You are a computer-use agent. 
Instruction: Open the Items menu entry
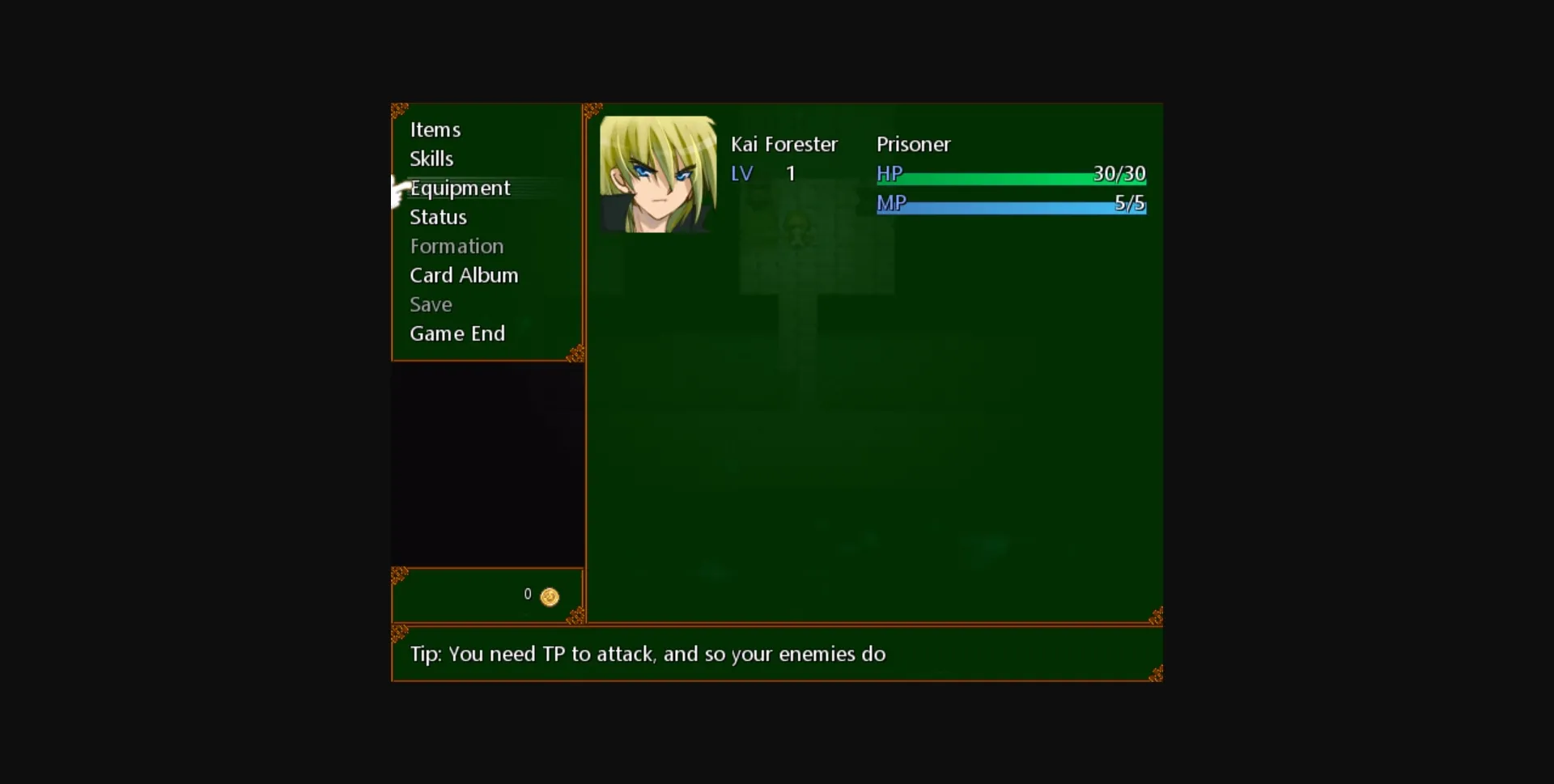435,129
